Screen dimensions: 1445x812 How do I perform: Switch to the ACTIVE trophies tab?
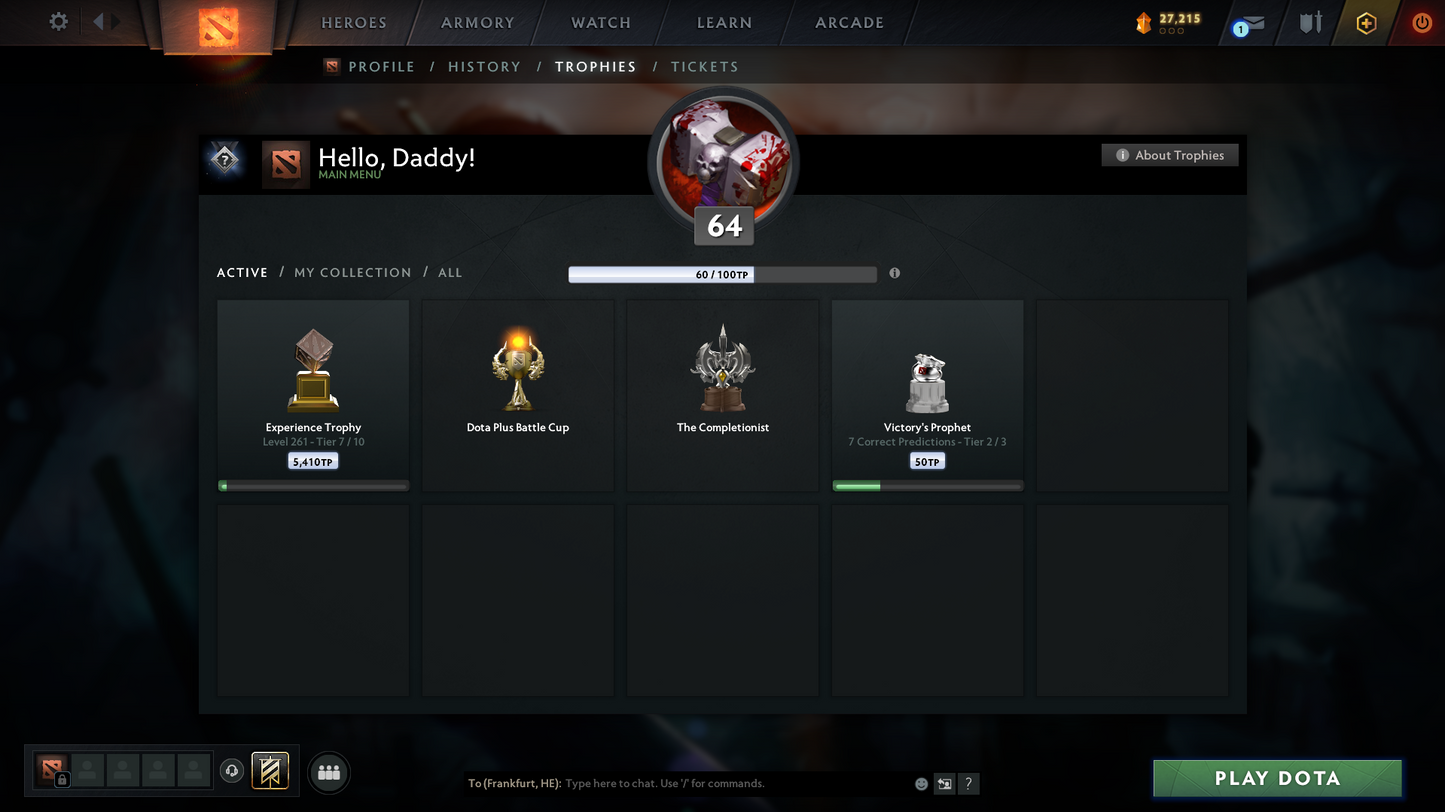242,272
